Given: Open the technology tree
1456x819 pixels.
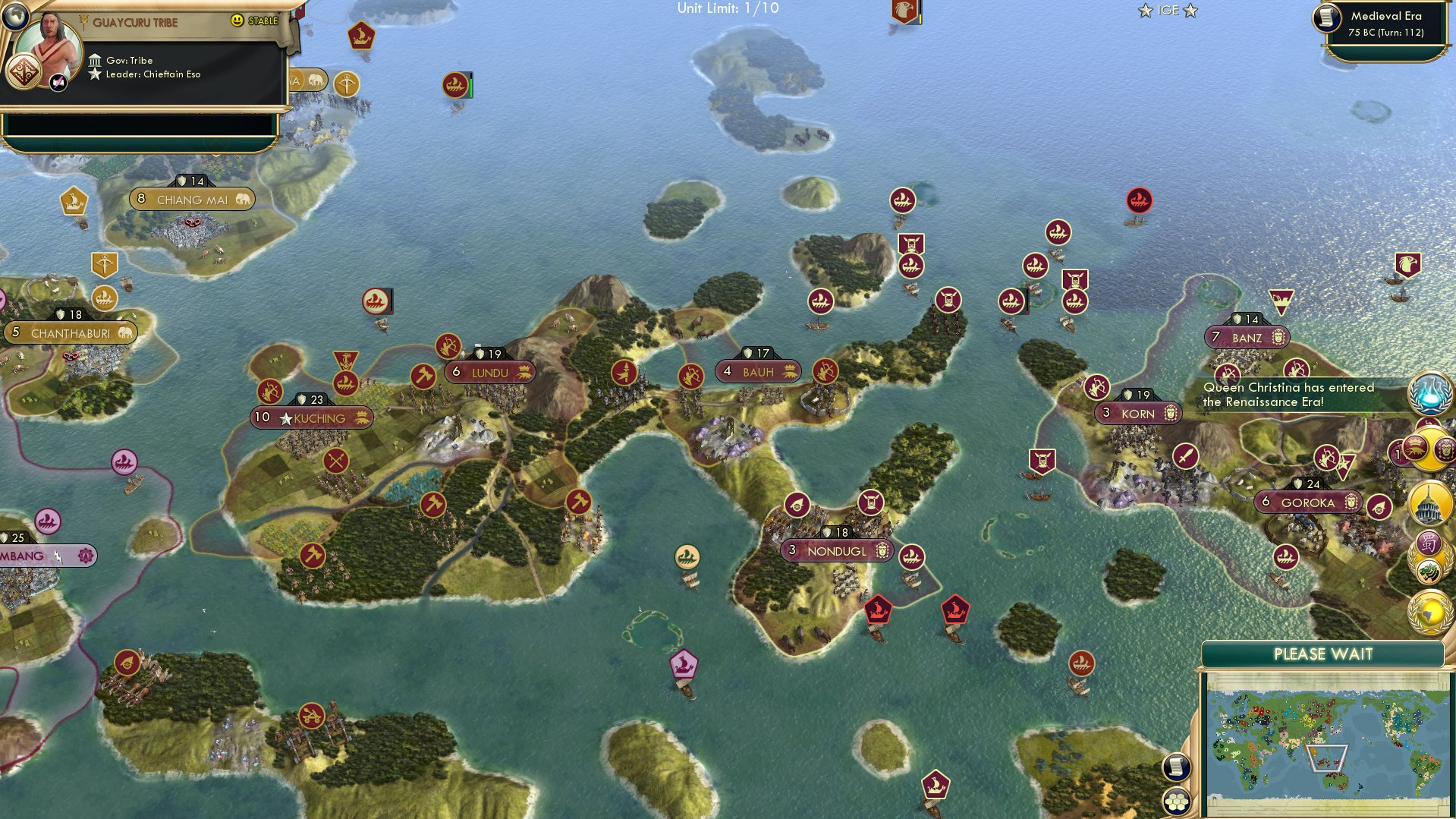Looking at the screenshot, I should point(1429,394).
